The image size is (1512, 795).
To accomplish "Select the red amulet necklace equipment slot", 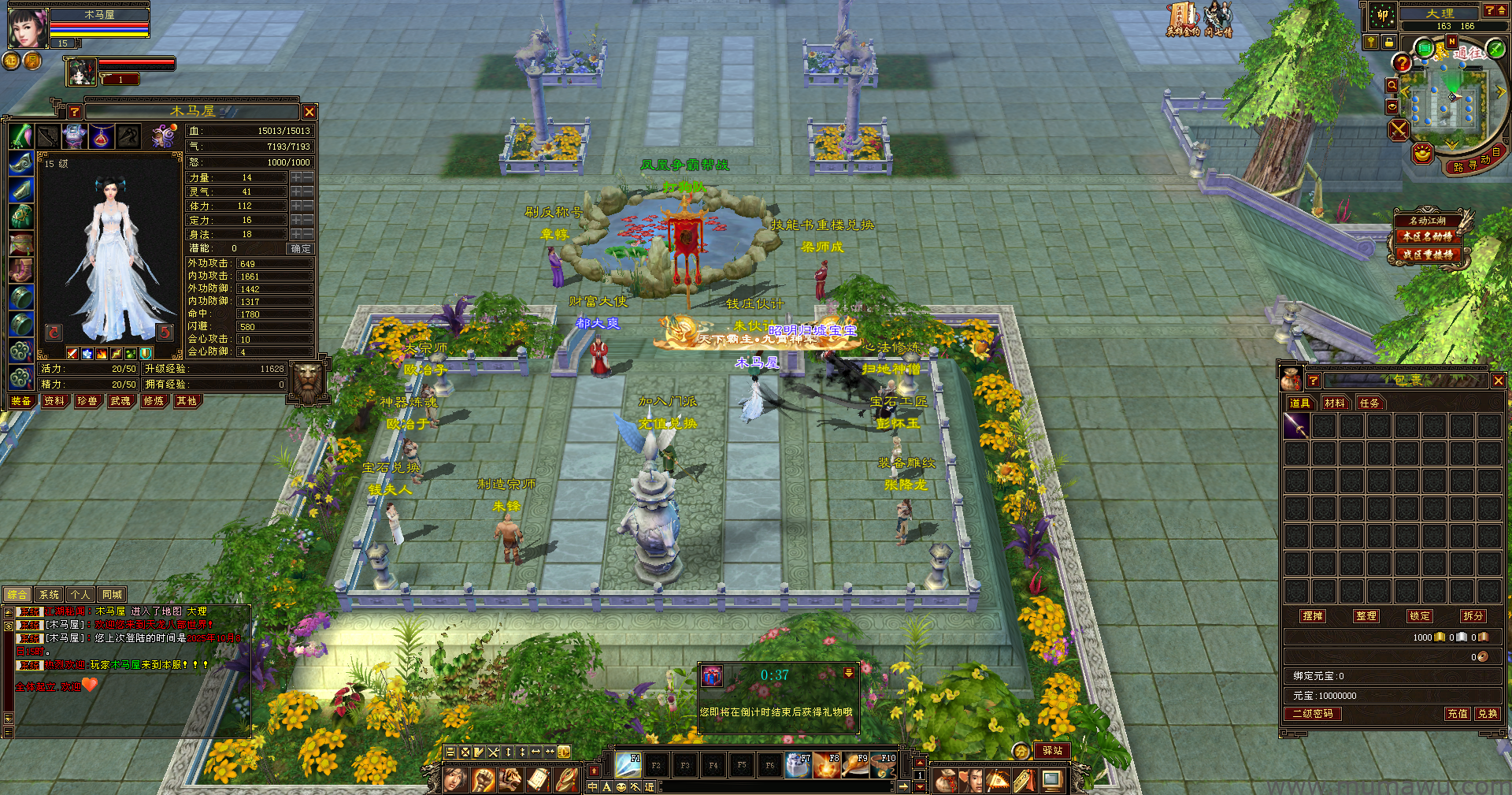I will pyautogui.click(x=101, y=136).
